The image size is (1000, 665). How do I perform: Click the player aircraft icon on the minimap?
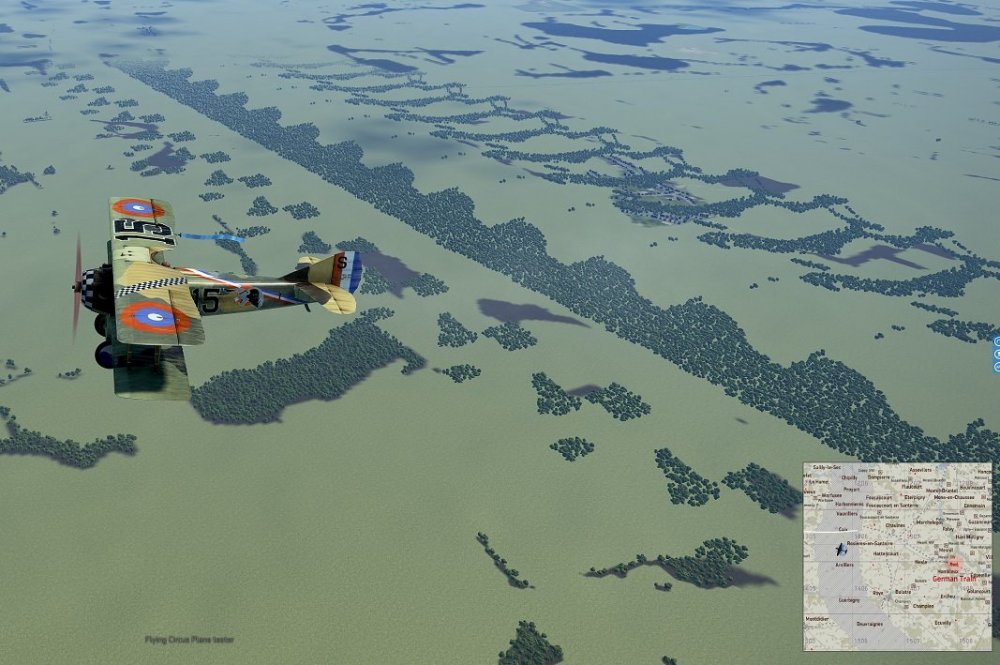click(x=842, y=550)
